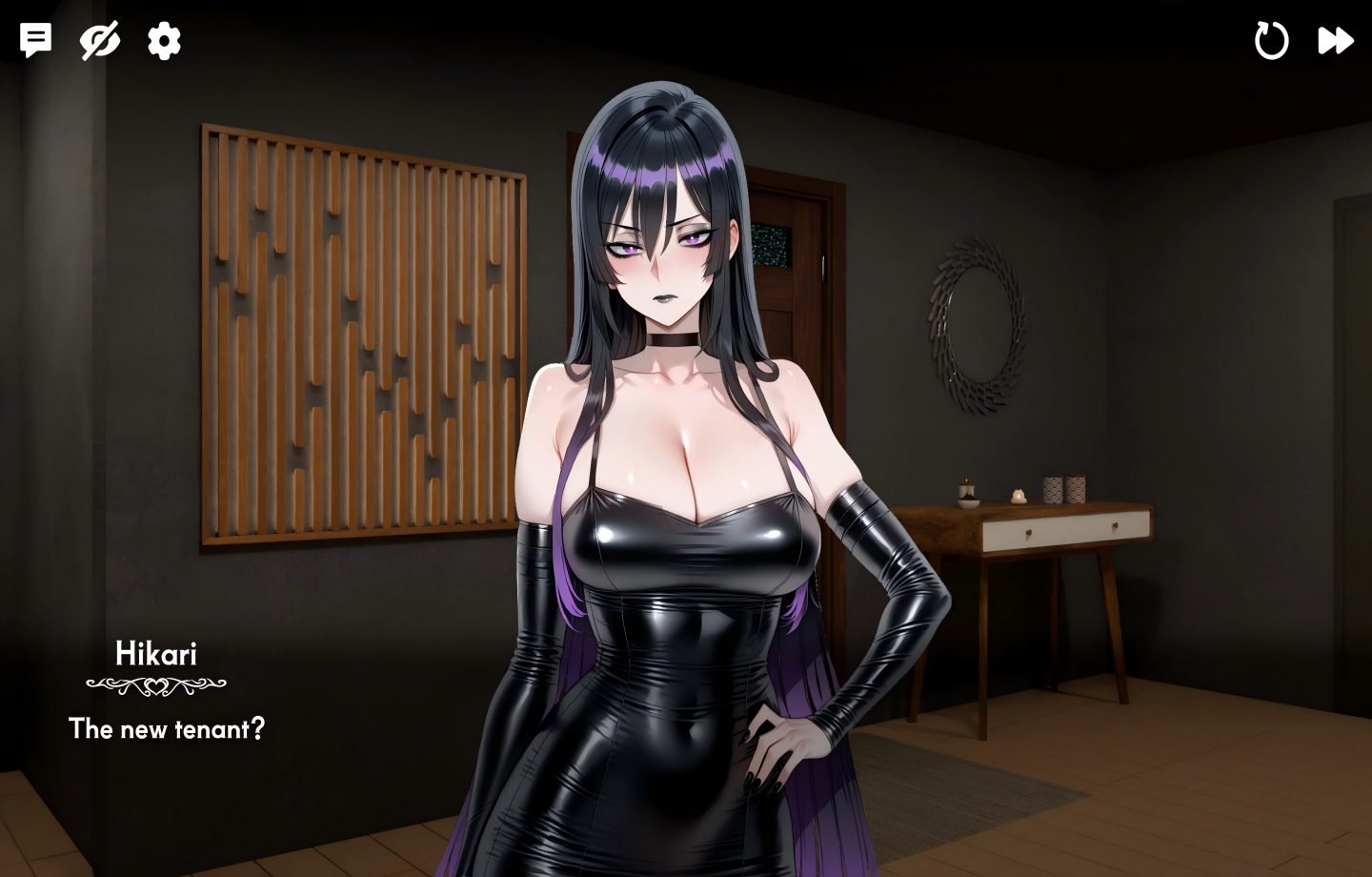
Task: Click the decorative flourish under Hikari's name
Action: pos(158,684)
